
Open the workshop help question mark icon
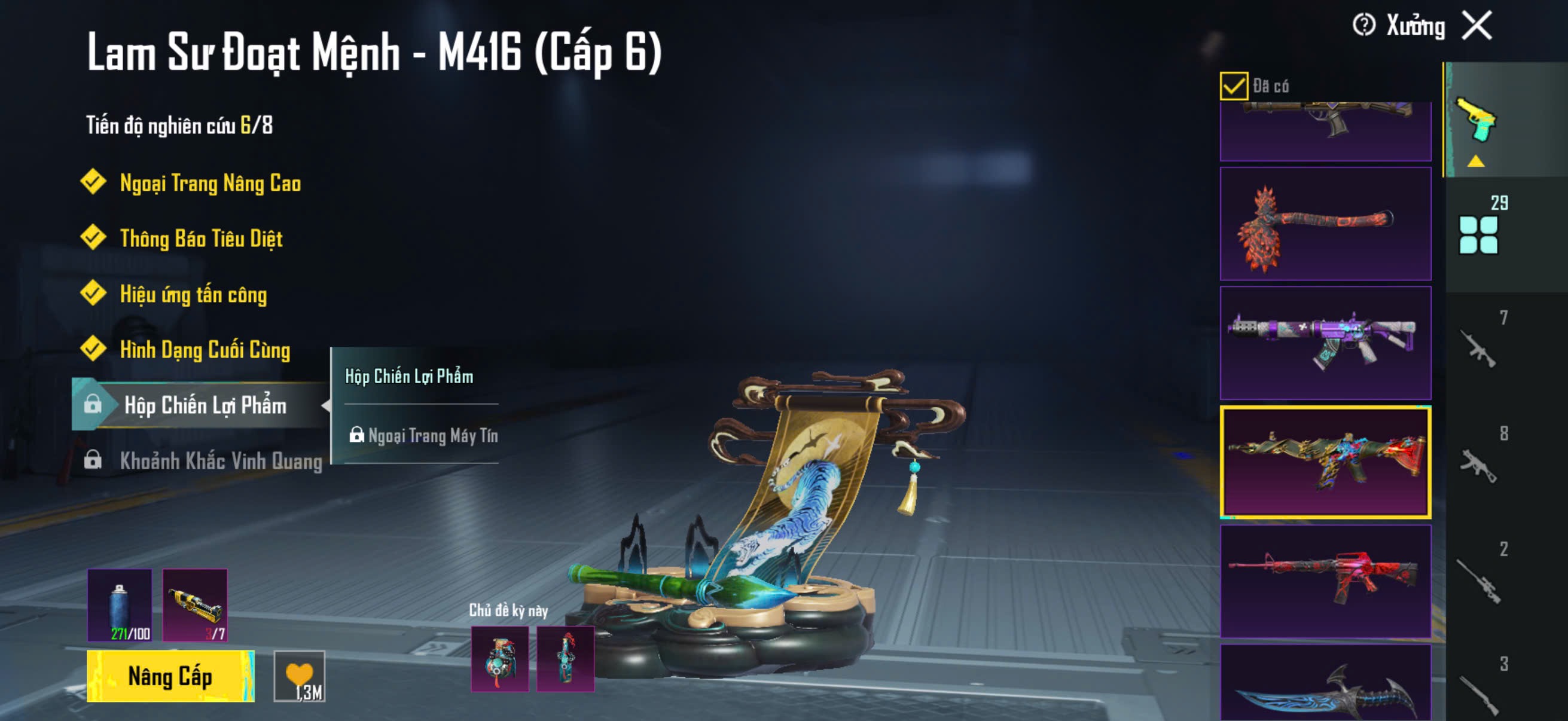(x=1363, y=26)
